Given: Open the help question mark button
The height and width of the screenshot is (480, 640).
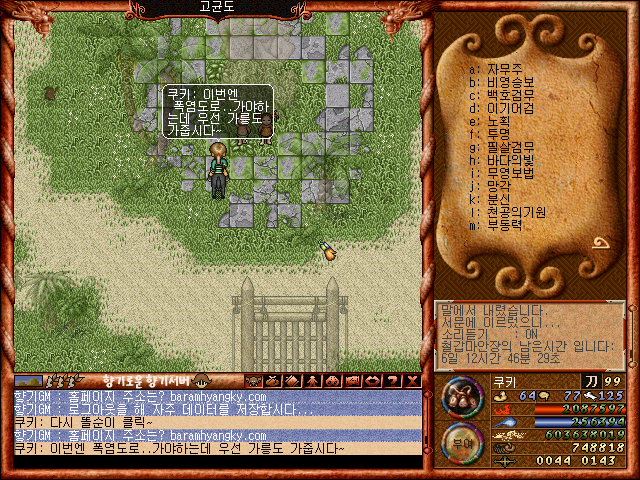Looking at the screenshot, I should [x=393, y=381].
